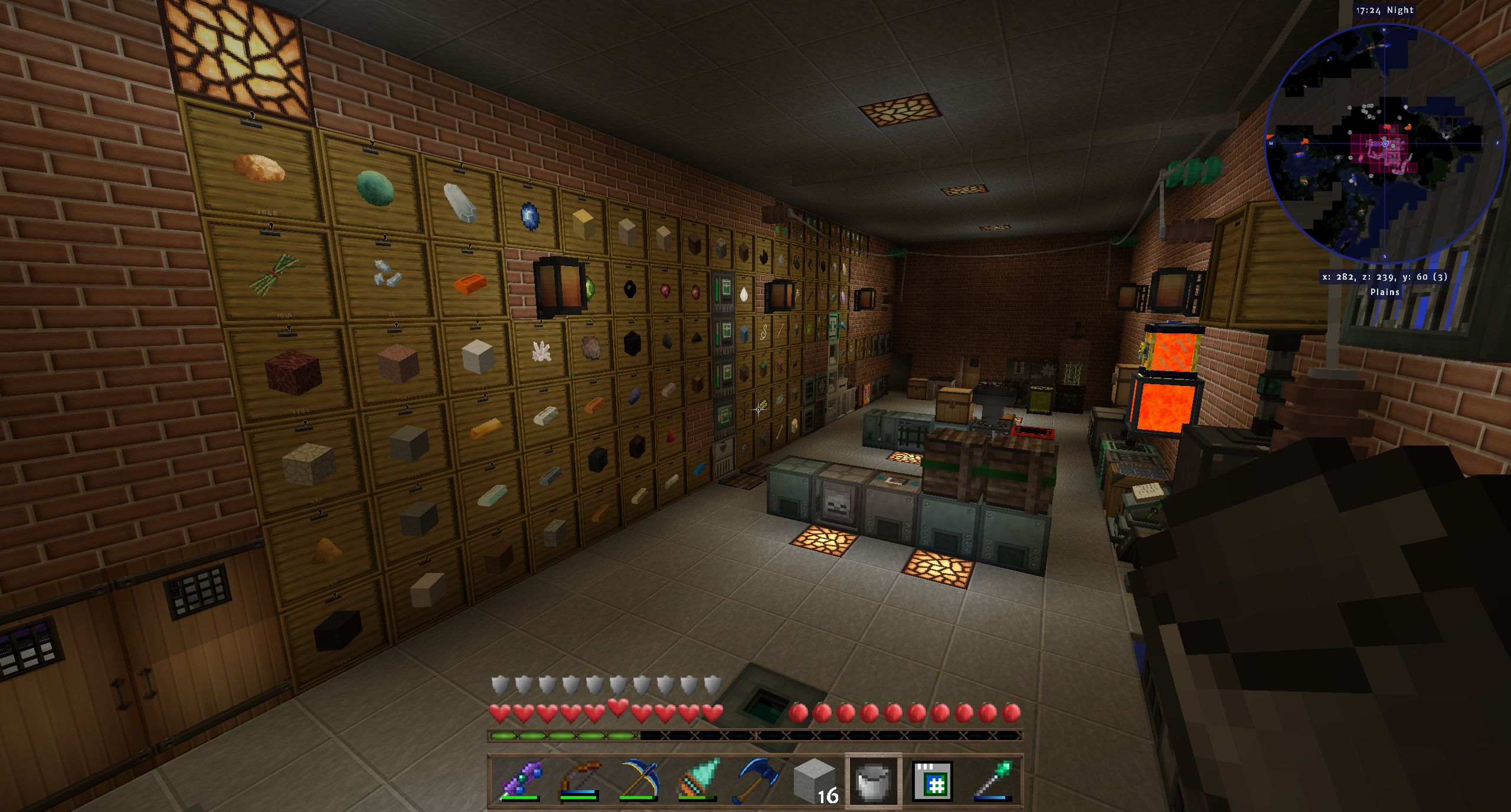
Task: Equip the teal mining drill
Action: click(696, 780)
